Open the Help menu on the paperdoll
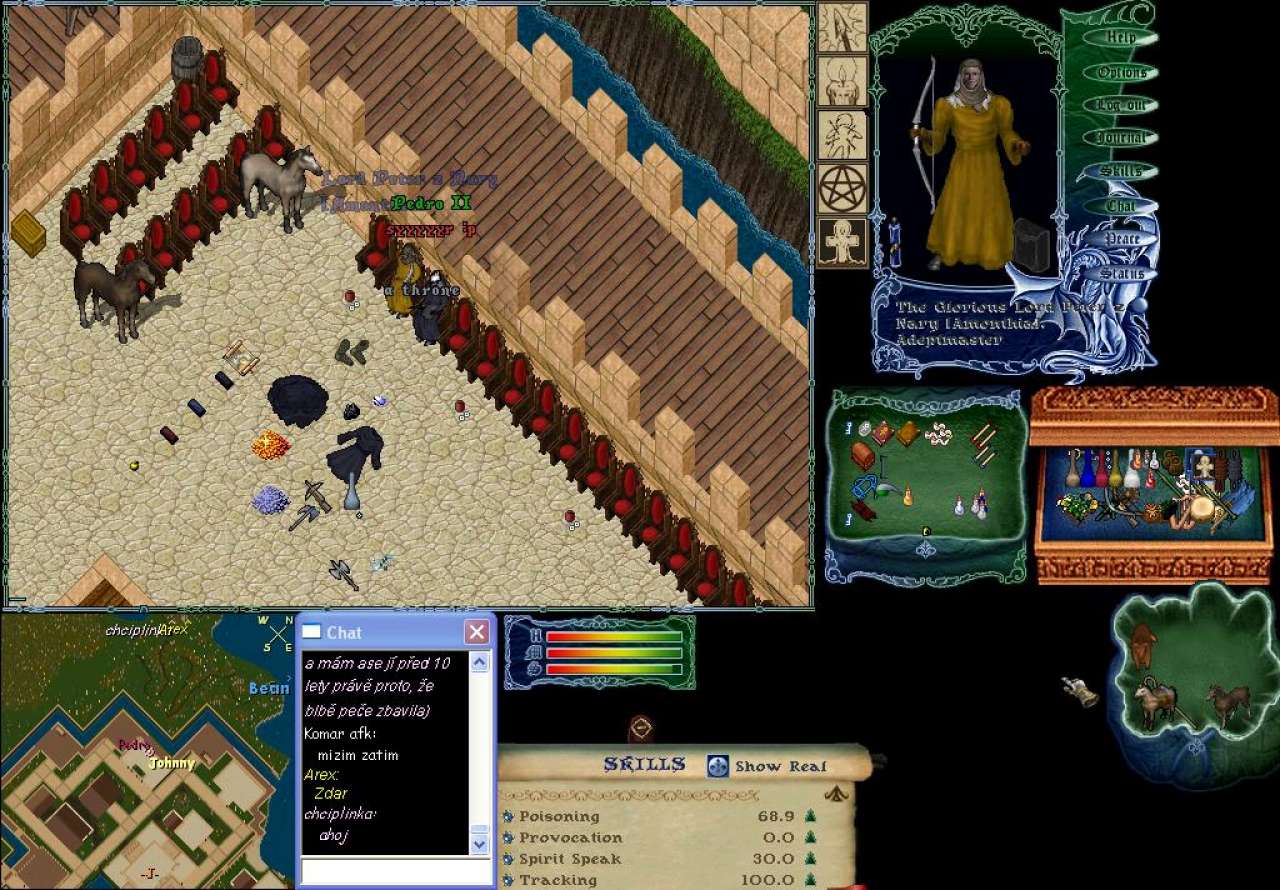This screenshot has width=1280, height=890. point(1122,38)
